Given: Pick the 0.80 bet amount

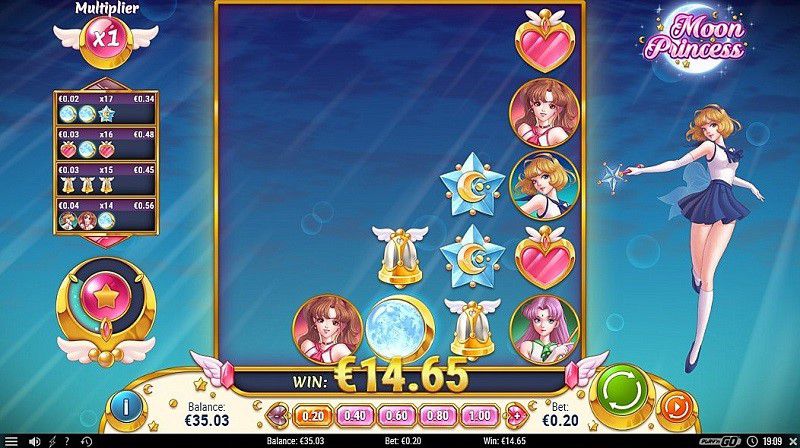Looking at the screenshot, I should point(436,416).
